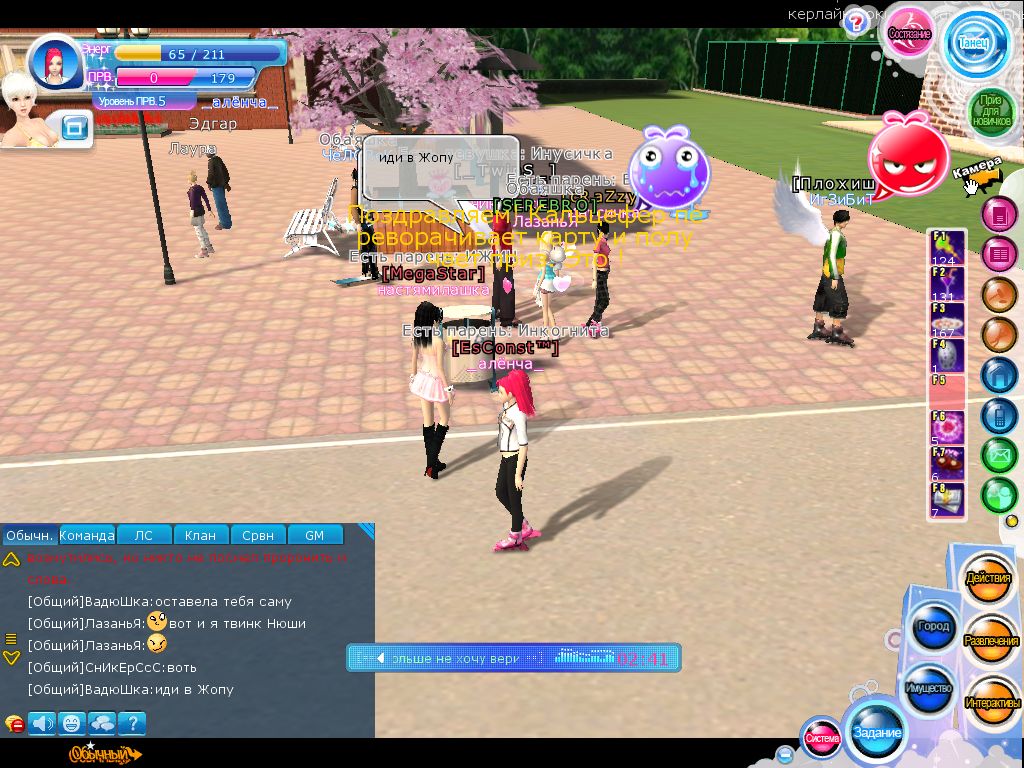Image resolution: width=1024 pixels, height=768 pixels.
Task: Switch to the Клан chat tab
Action: click(201, 535)
